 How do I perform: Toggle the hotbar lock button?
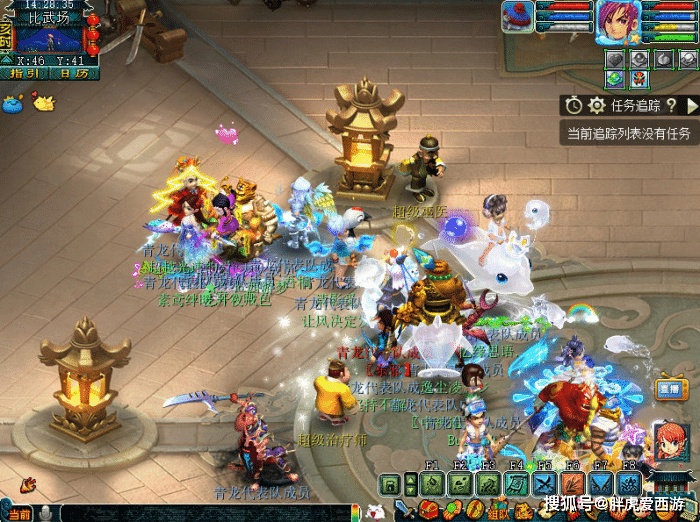click(x=391, y=485)
